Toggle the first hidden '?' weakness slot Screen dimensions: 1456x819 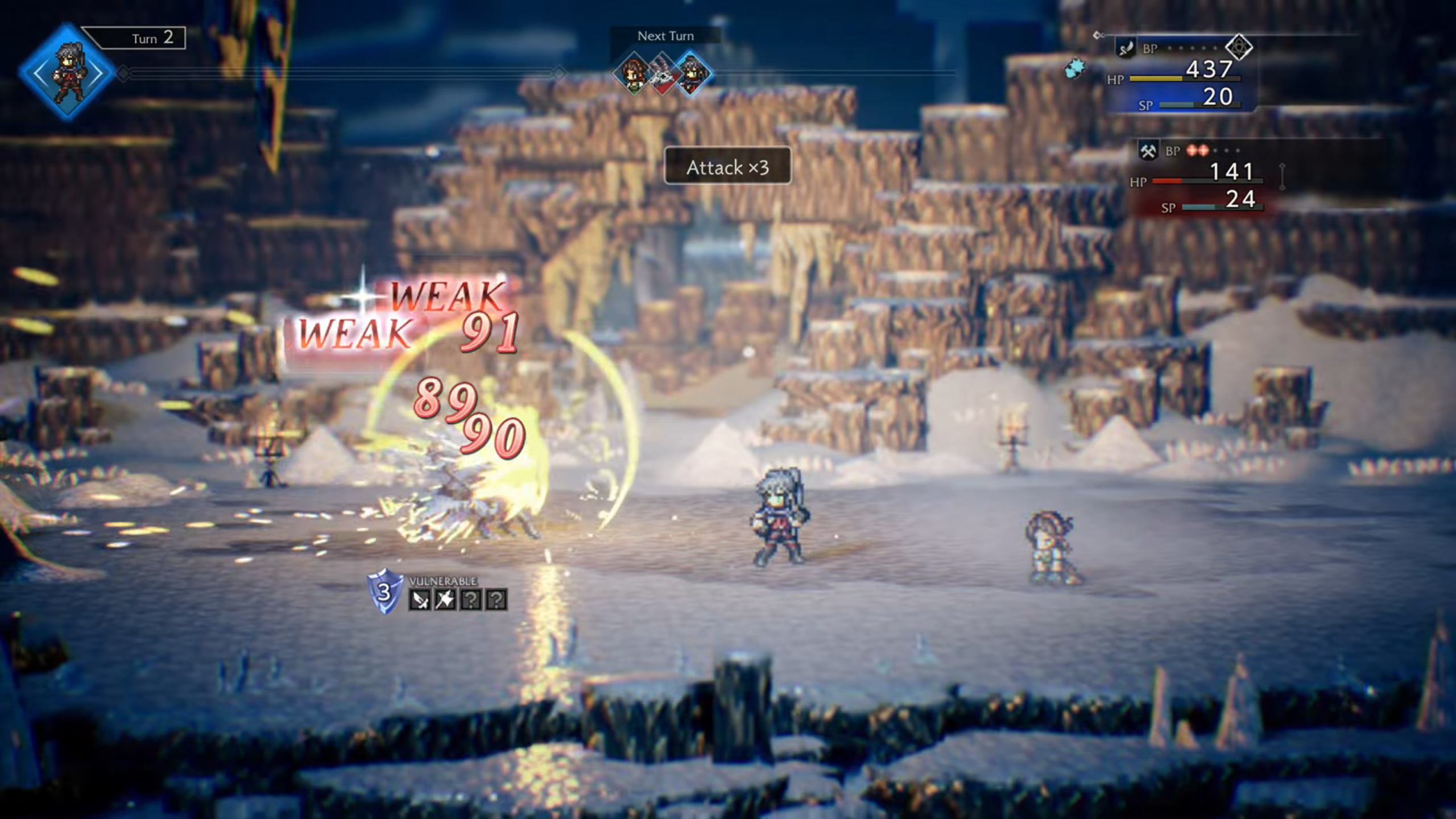point(470,599)
